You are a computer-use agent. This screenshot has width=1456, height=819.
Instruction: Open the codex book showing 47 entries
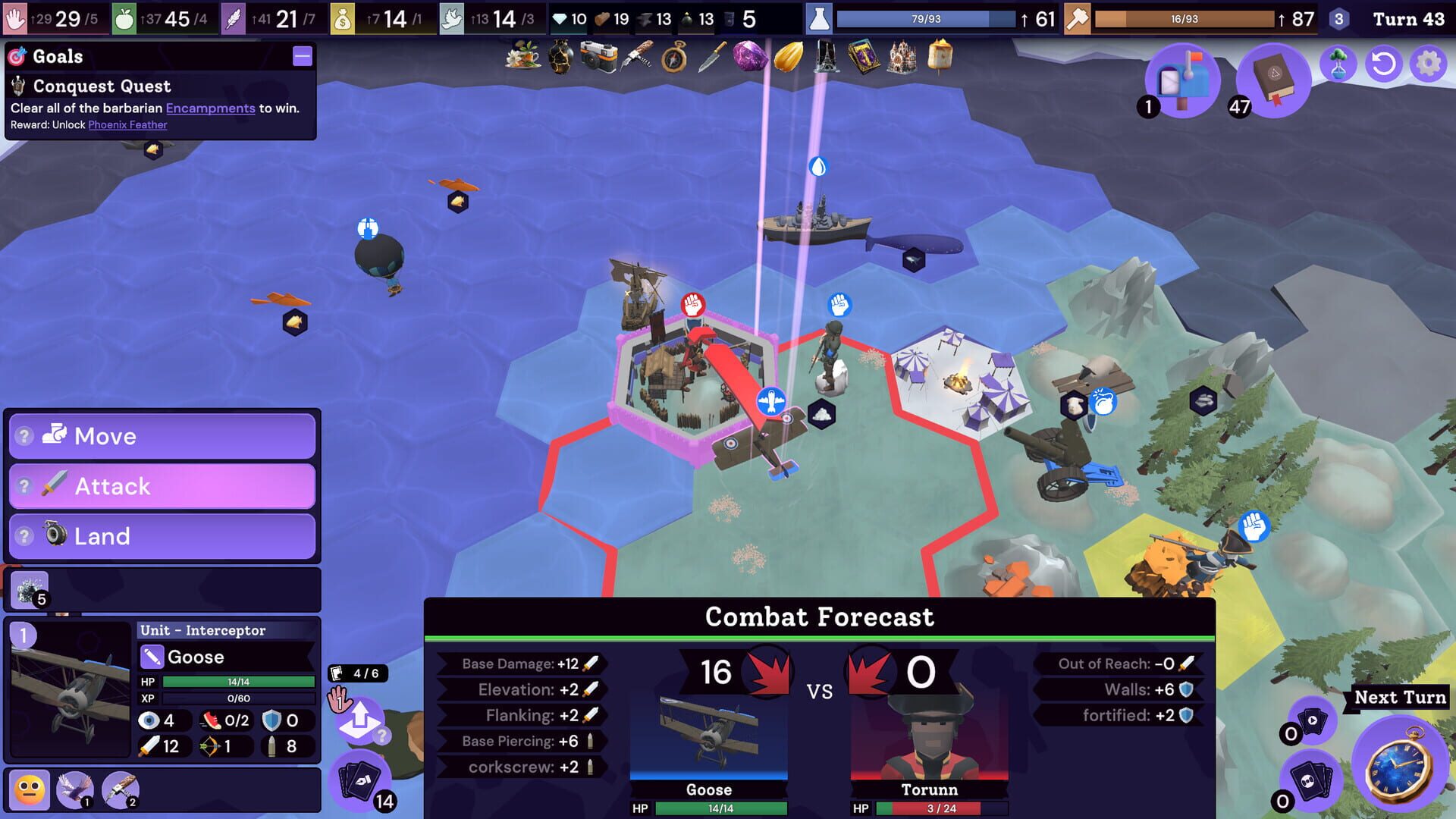point(1276,78)
